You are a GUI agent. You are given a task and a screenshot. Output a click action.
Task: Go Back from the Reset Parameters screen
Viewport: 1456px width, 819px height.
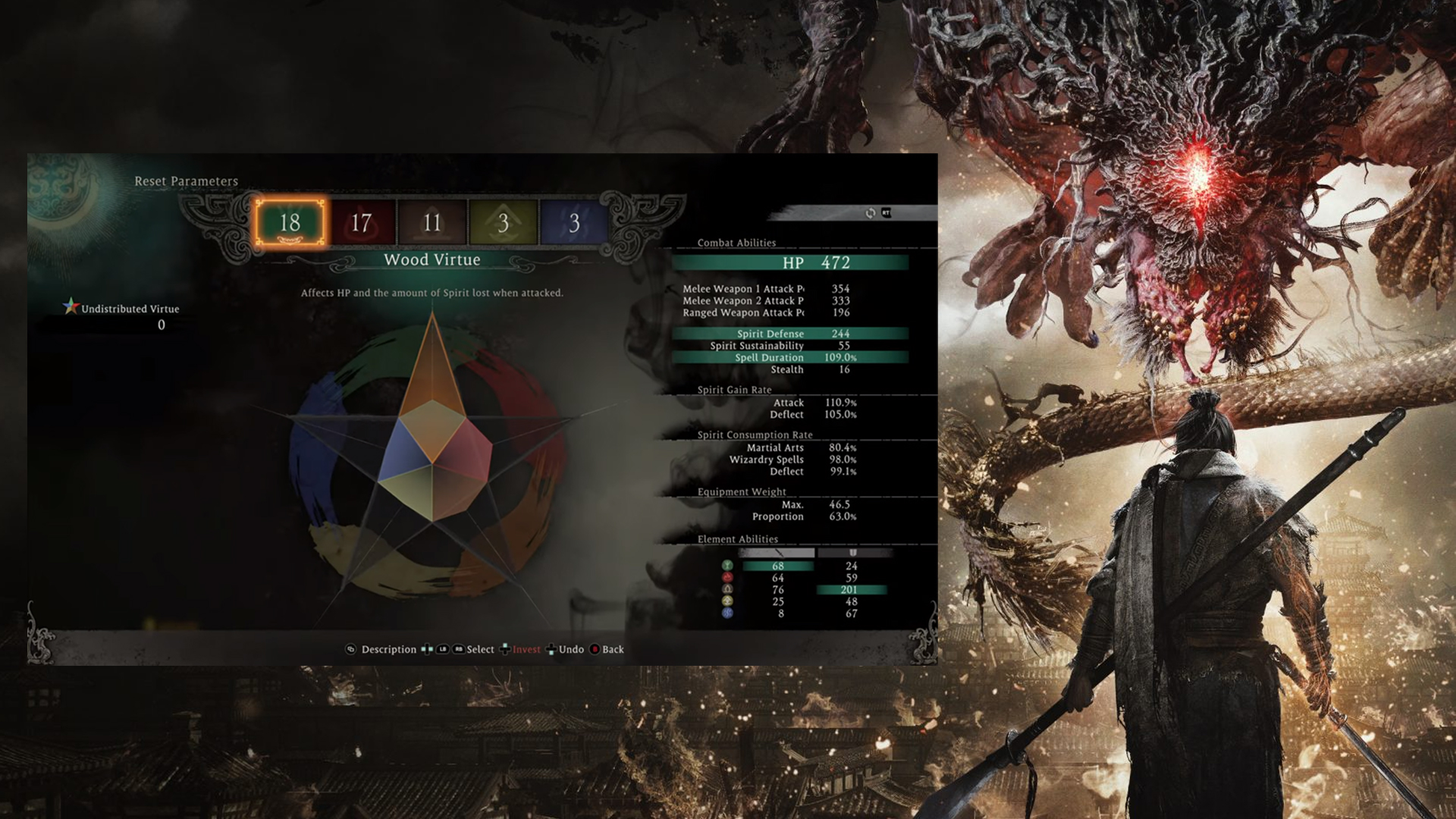coord(612,650)
